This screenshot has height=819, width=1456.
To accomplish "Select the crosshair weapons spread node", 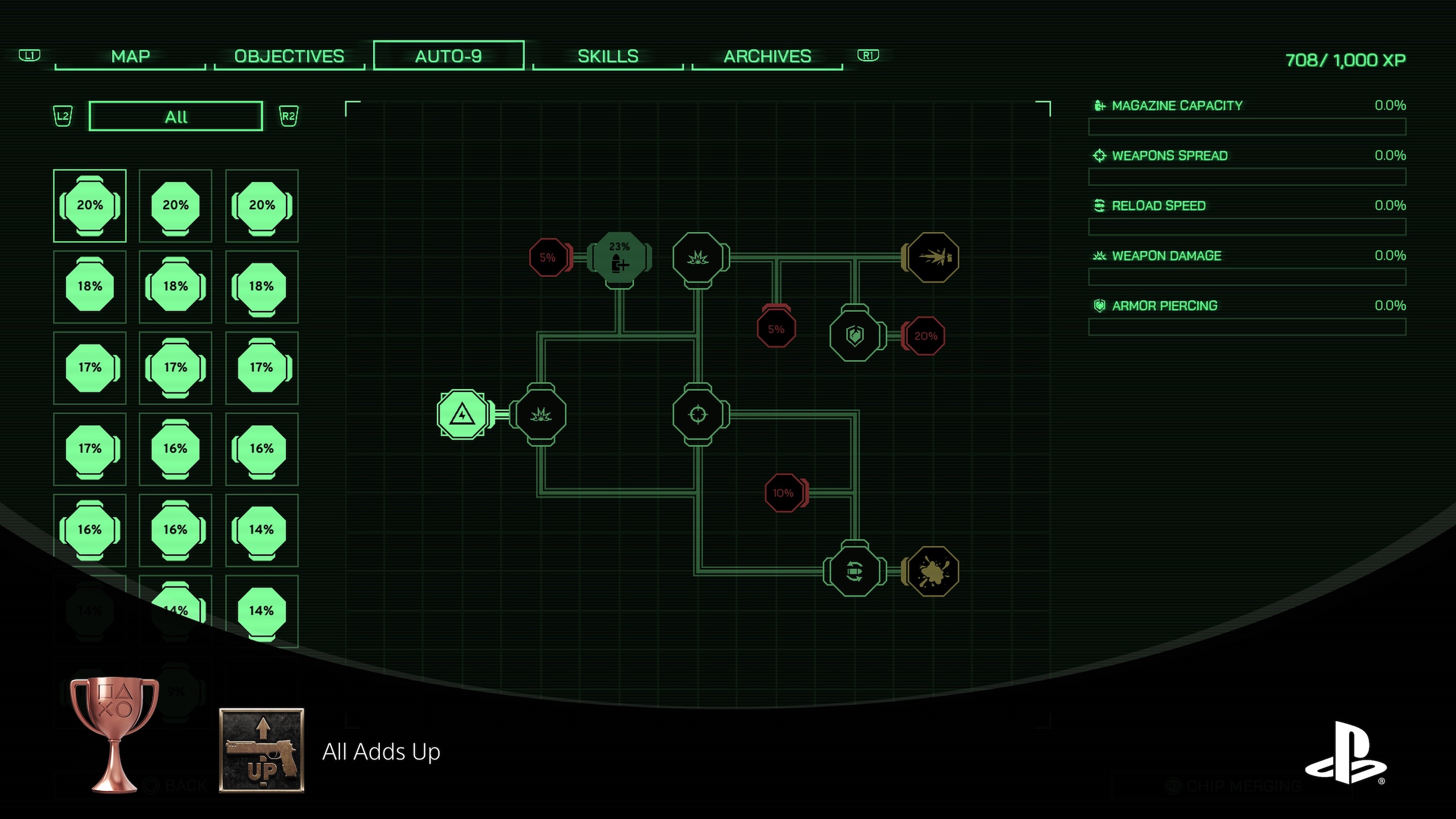I will (x=698, y=415).
